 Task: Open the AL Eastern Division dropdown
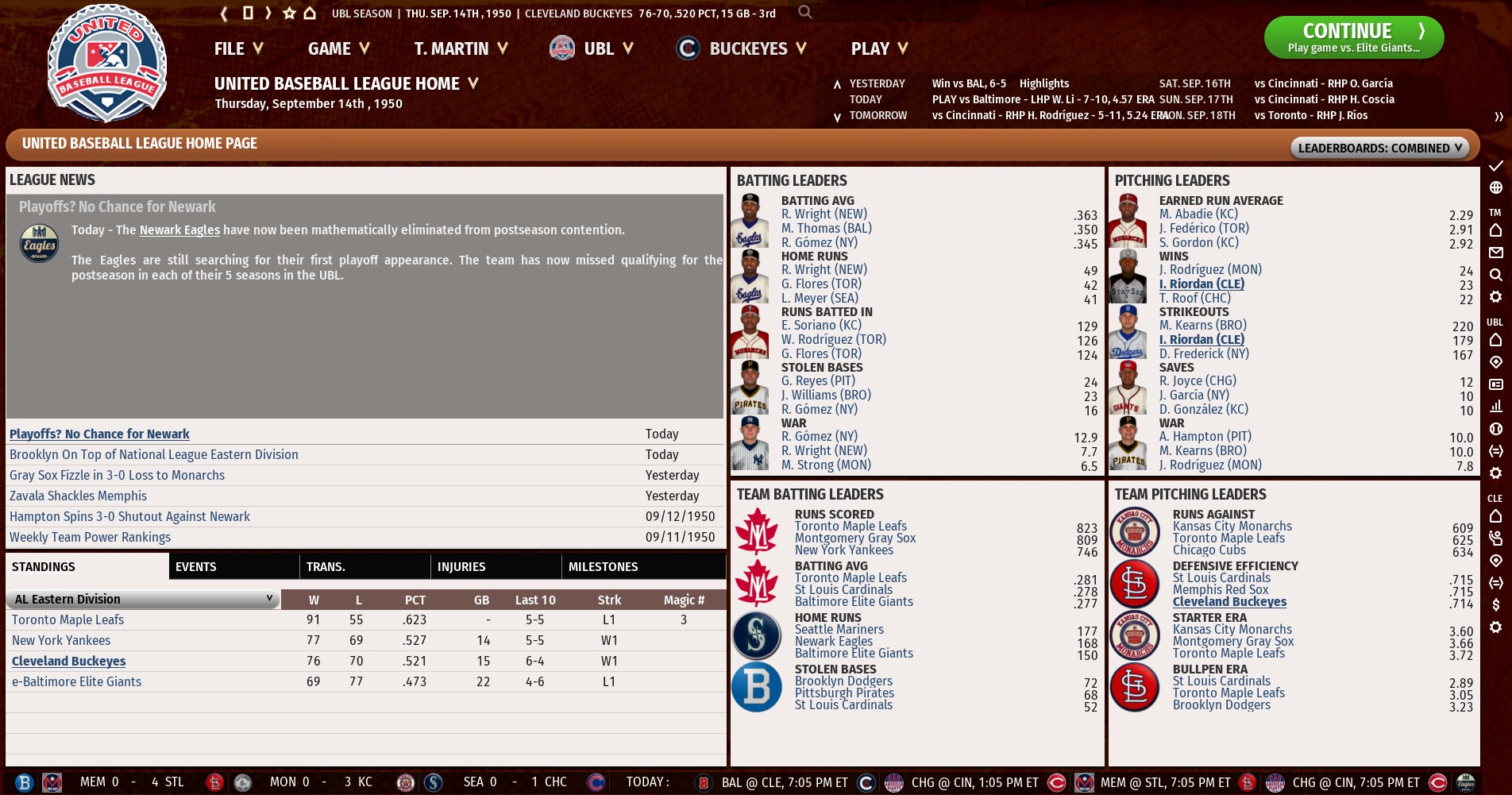[x=143, y=599]
